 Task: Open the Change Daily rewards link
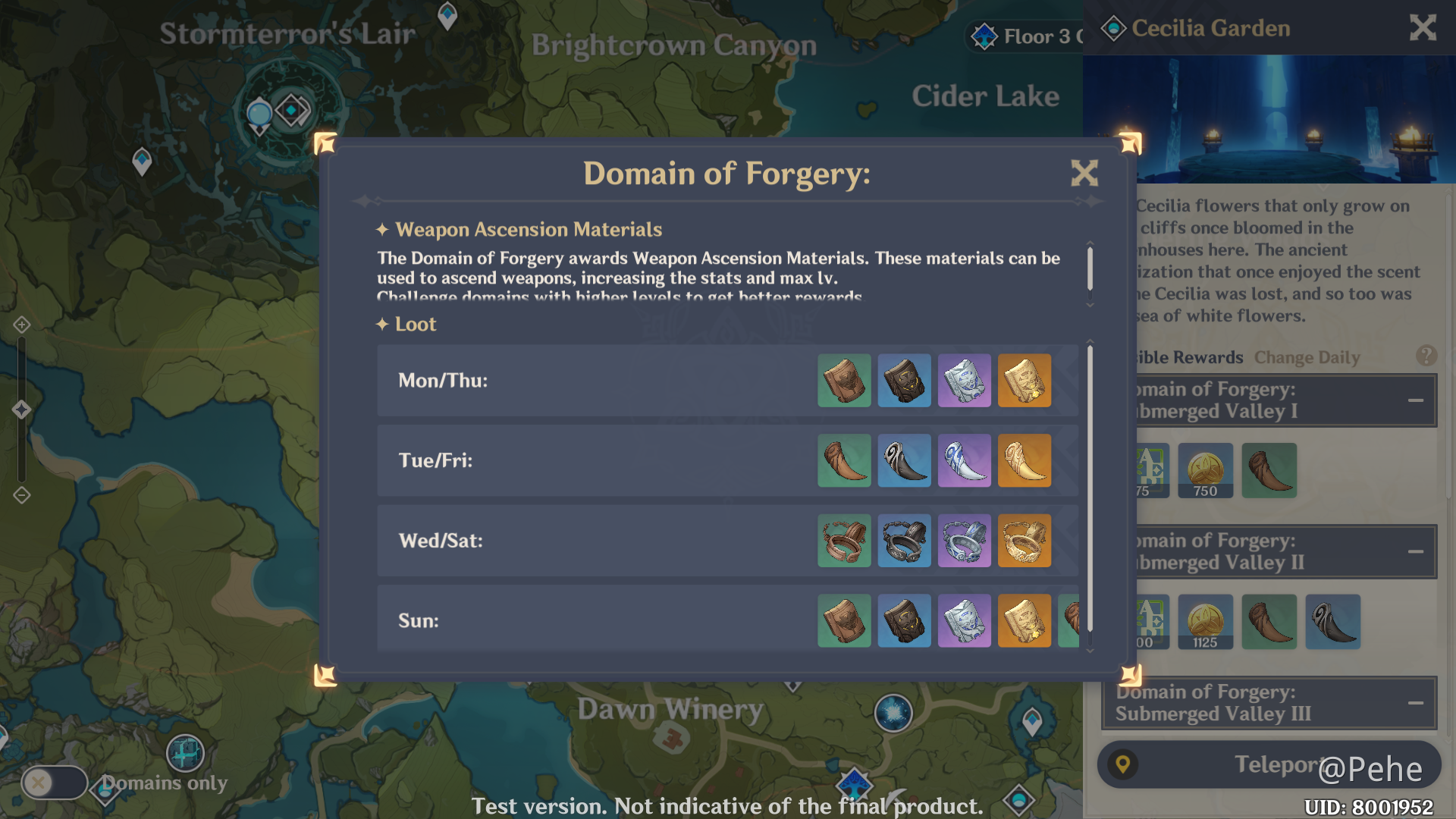[1307, 357]
